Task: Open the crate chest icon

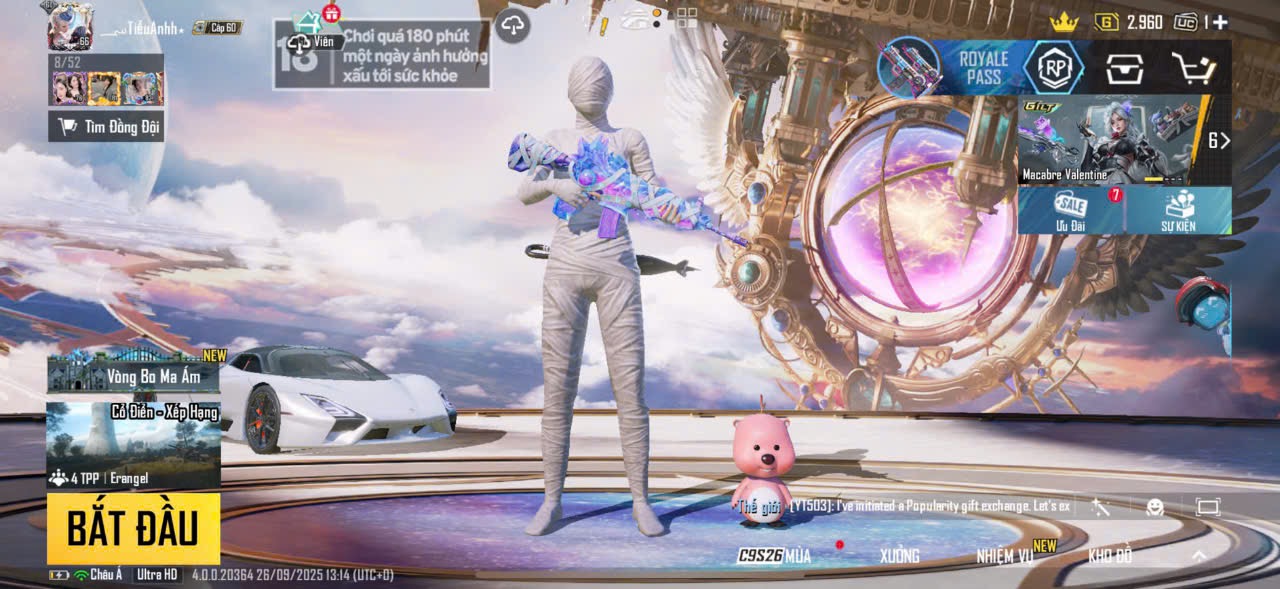Action: click(x=1124, y=69)
